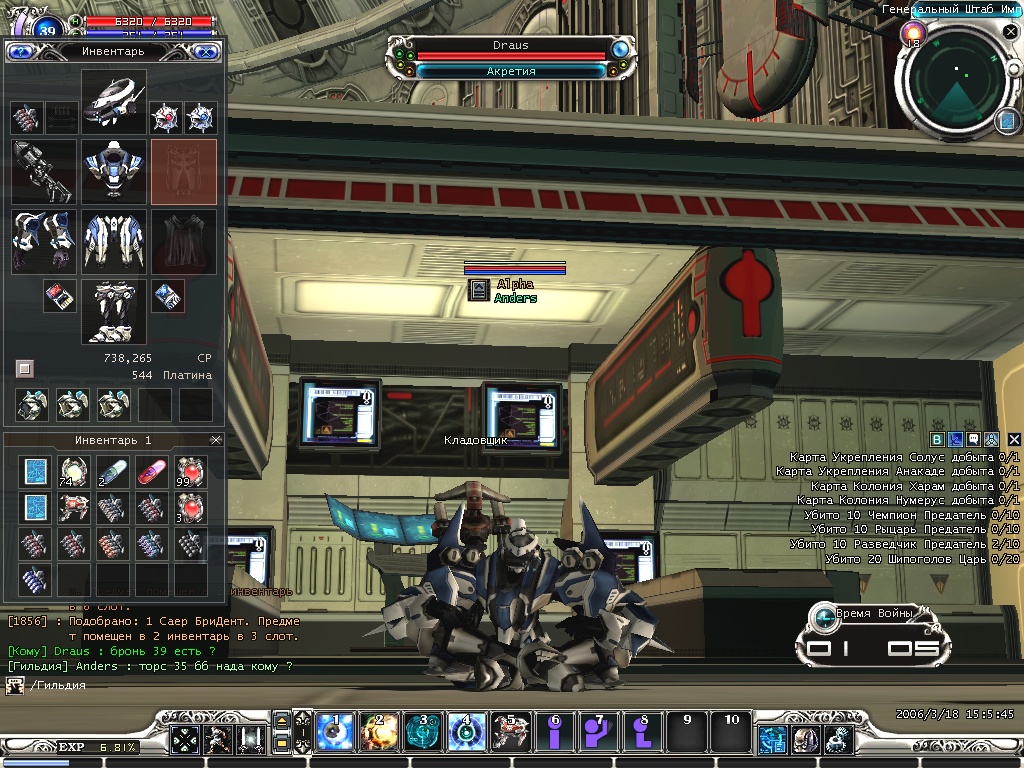Screen dimensions: 1024x768
Task: Click the equipped chest armor slot
Action: (x=114, y=171)
